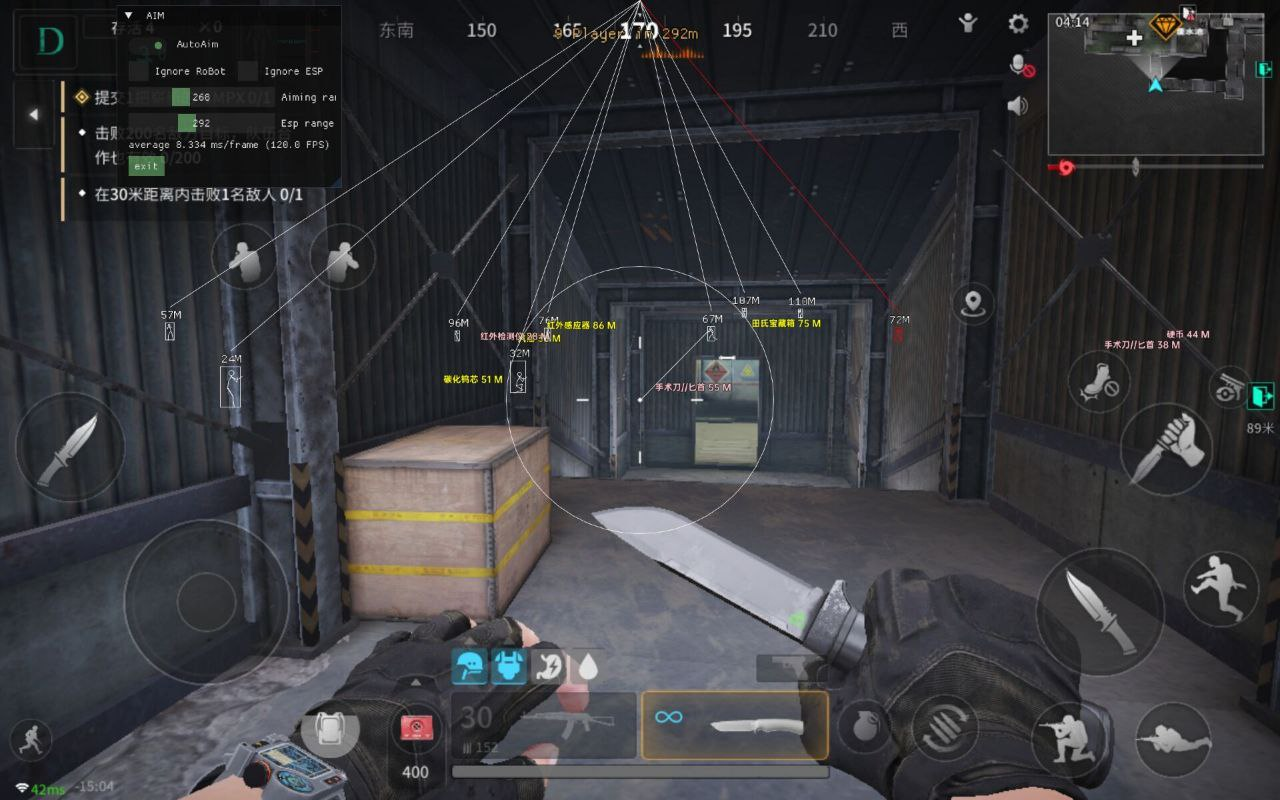
Task: Toggle the speaker voice icon
Action: point(1018,106)
